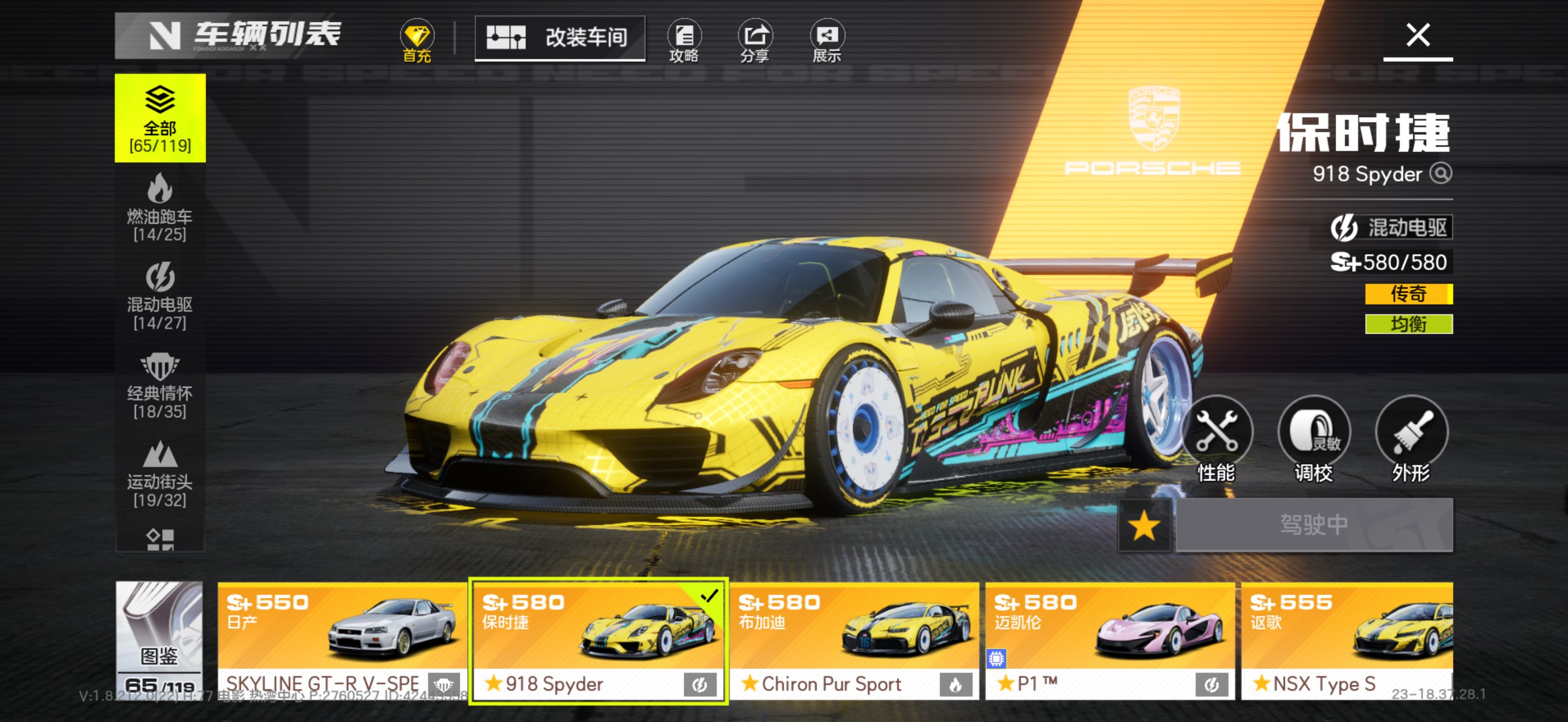
Task: Open the 展示 showcase option
Action: pyautogui.click(x=827, y=40)
